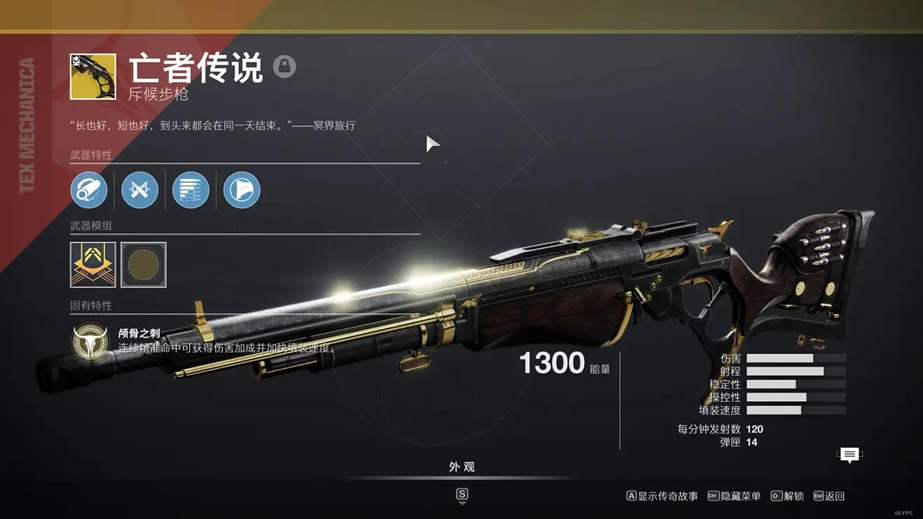Viewport: 923px width, 519px height.
Task: Toggle the lock icon beside the weapon name
Action: (285, 67)
